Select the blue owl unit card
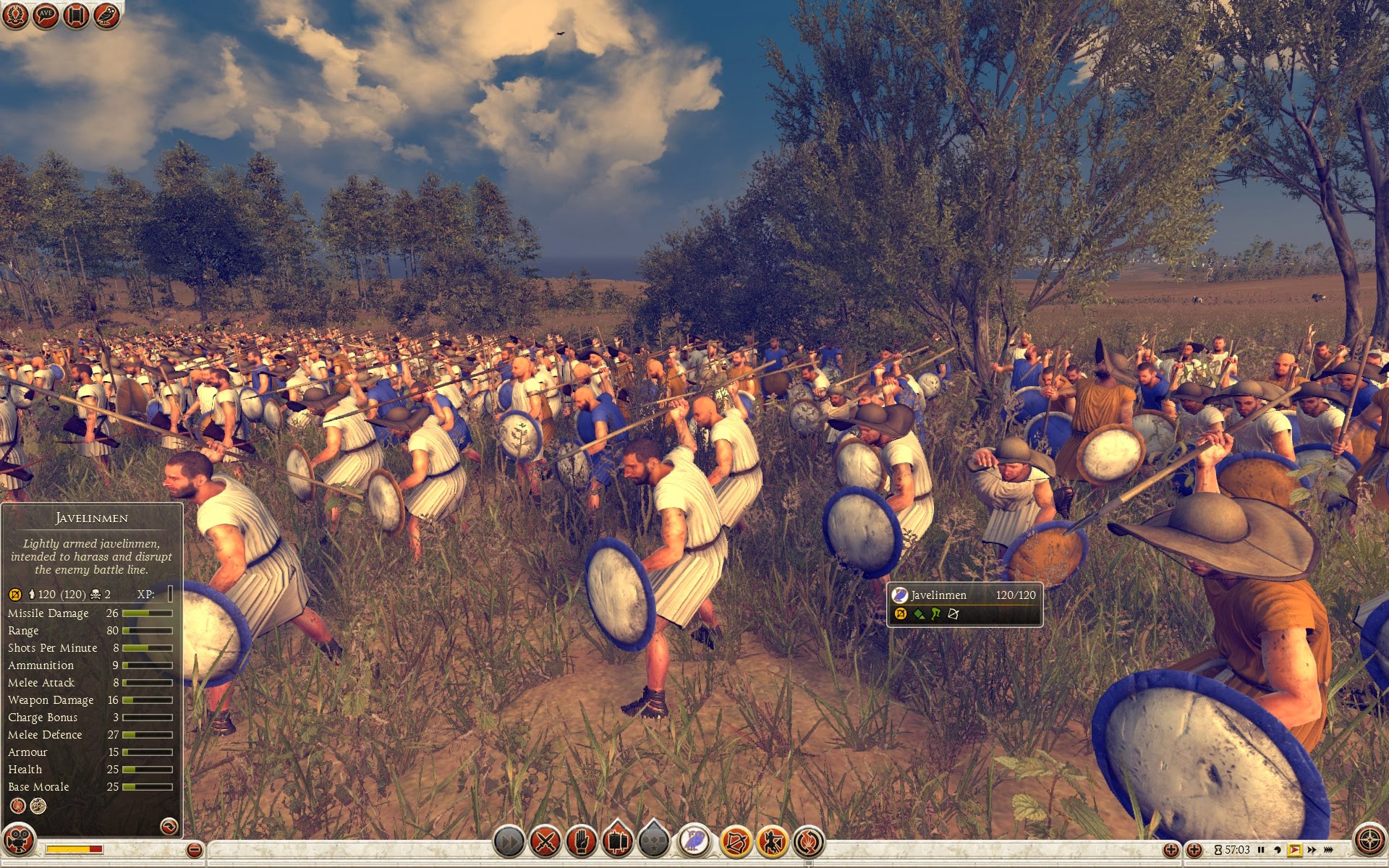 click(694, 841)
